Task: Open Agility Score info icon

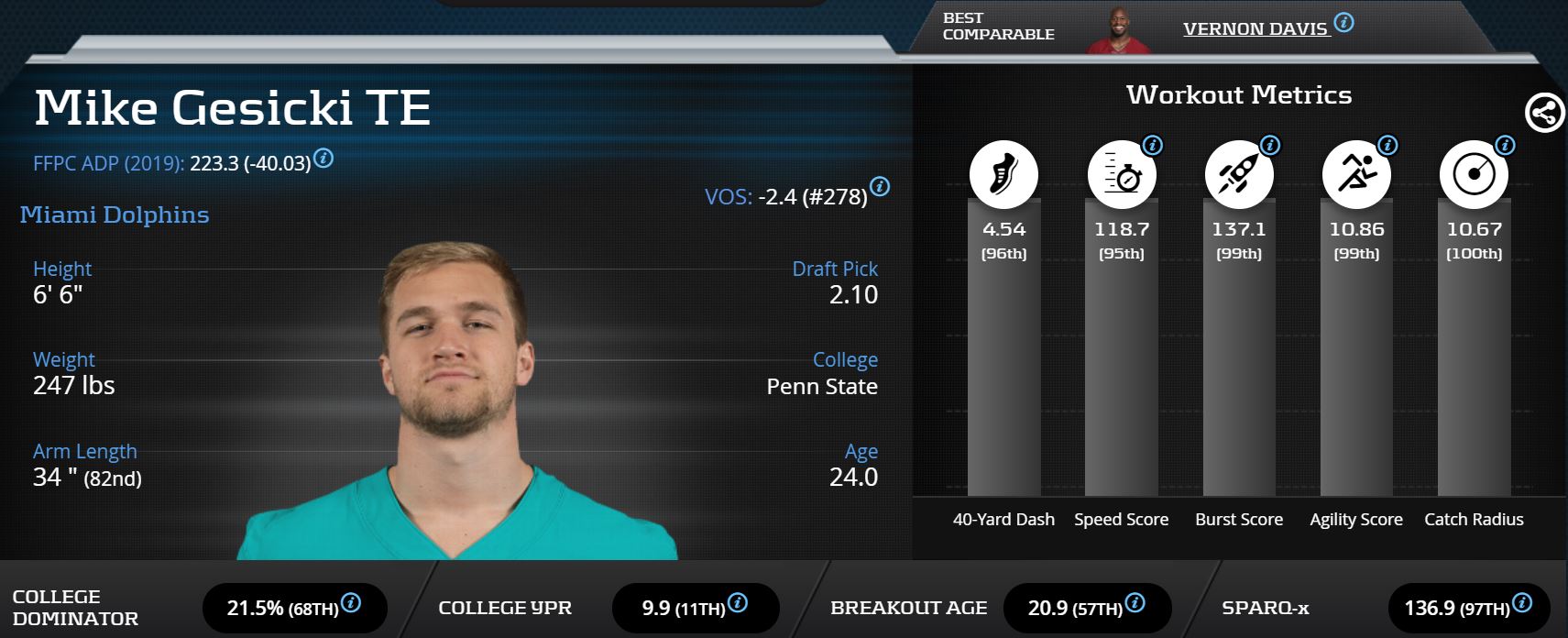Action: pos(1387,145)
